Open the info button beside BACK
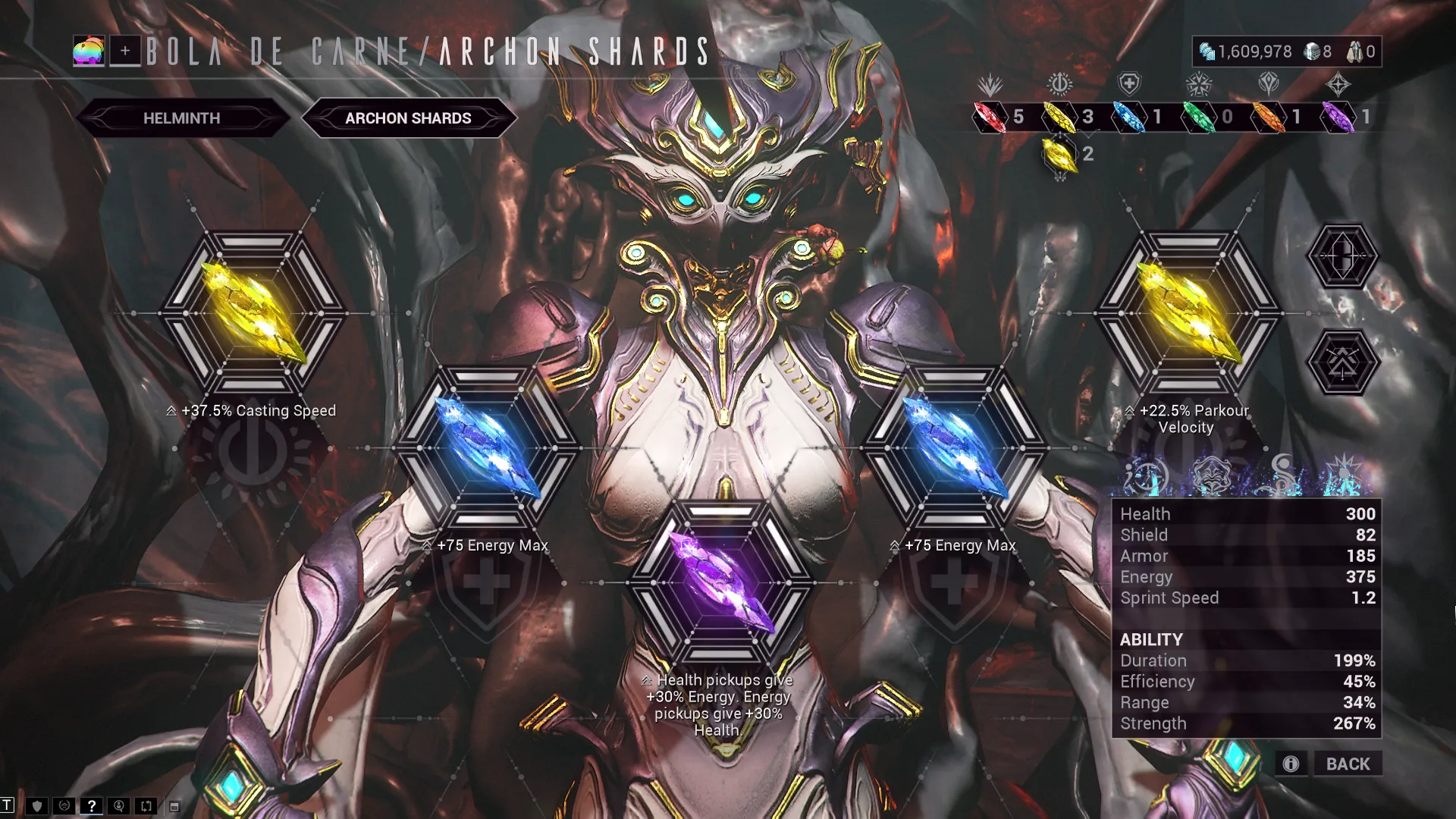Viewport: 1456px width, 819px height. [x=1291, y=764]
